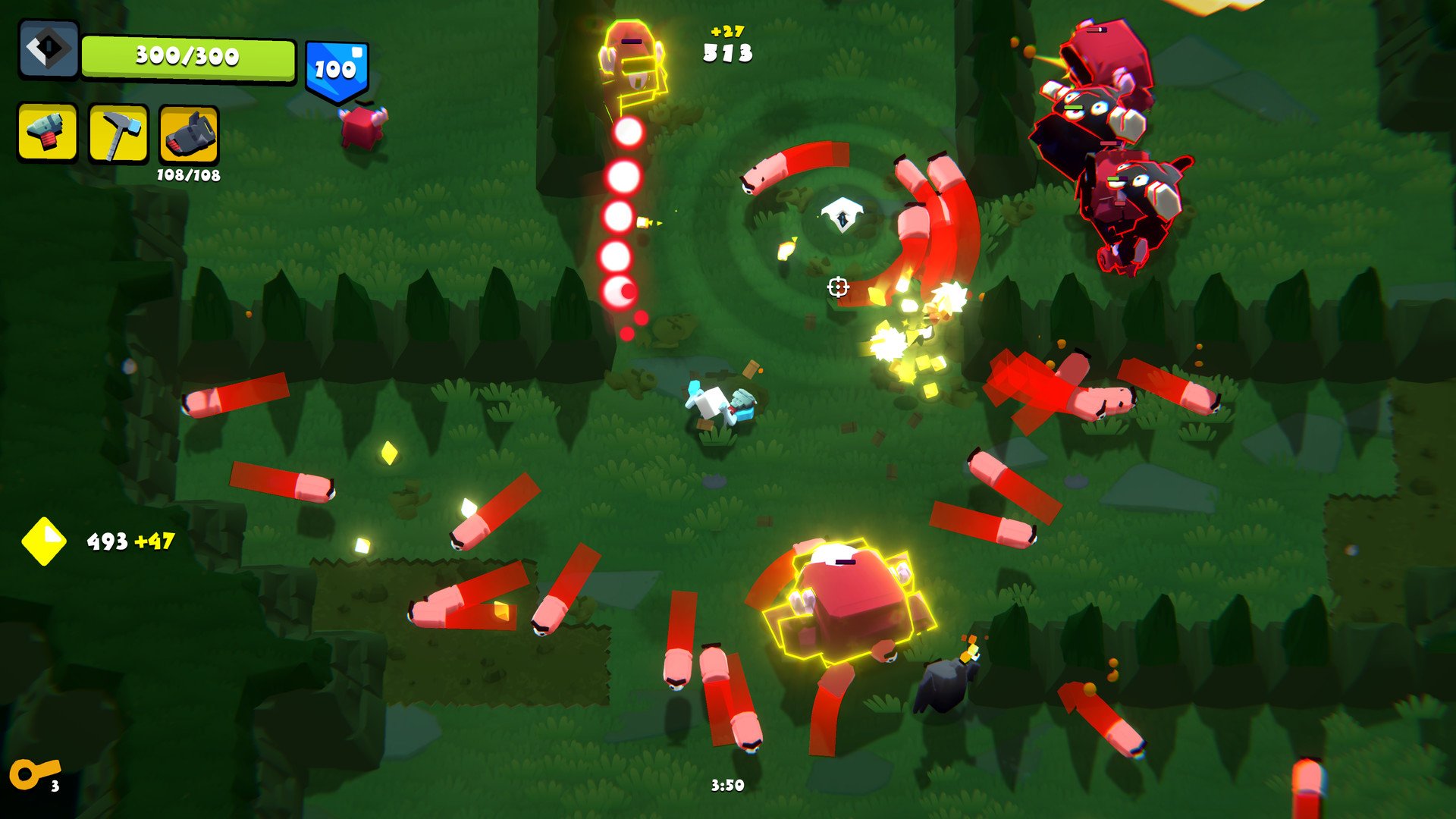Equip the dark gray heavy gun slot
The image size is (1456, 819).
[x=189, y=135]
